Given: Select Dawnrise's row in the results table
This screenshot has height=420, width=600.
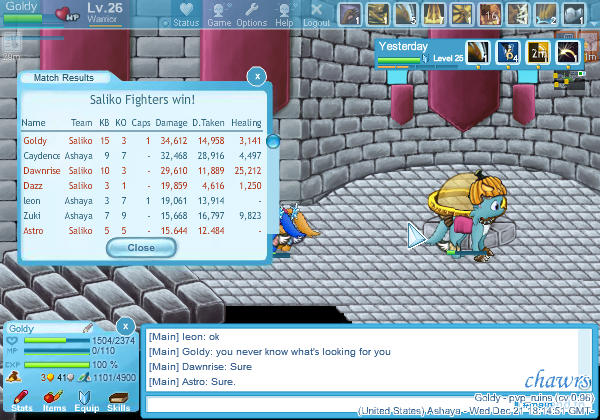Looking at the screenshot, I should (x=141, y=171).
